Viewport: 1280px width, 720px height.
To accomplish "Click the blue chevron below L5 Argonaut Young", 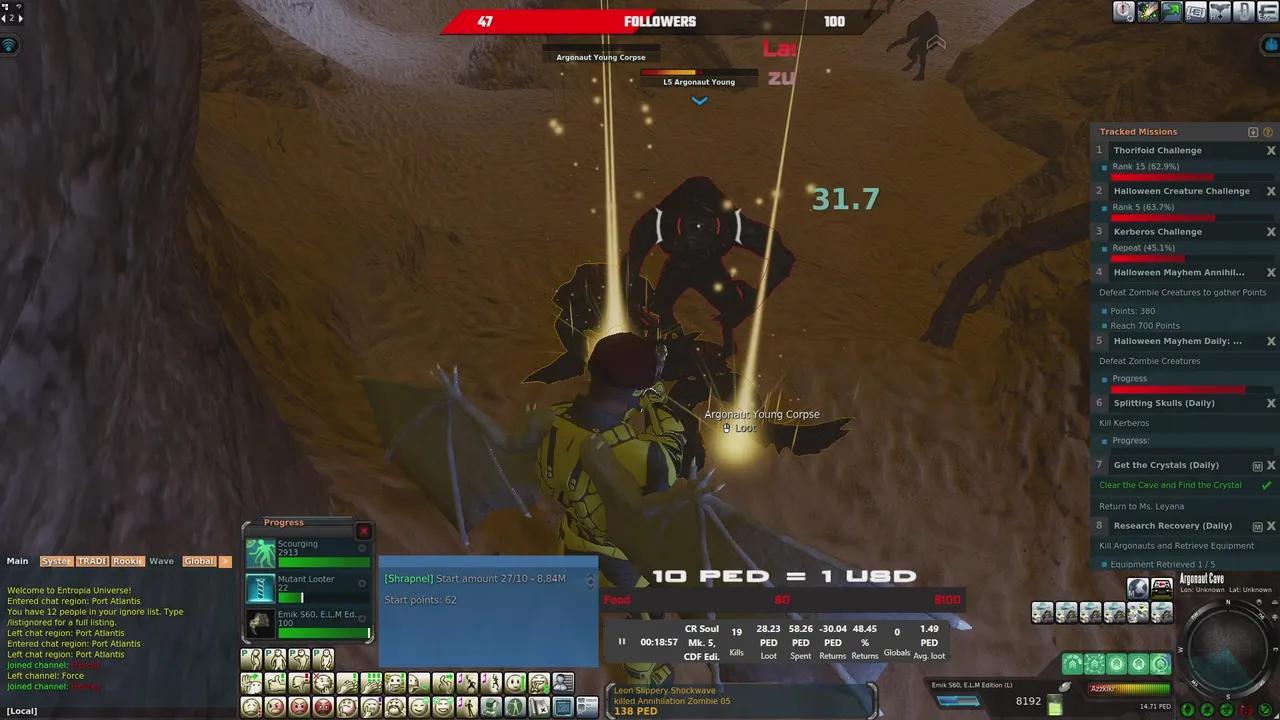I will point(698,100).
